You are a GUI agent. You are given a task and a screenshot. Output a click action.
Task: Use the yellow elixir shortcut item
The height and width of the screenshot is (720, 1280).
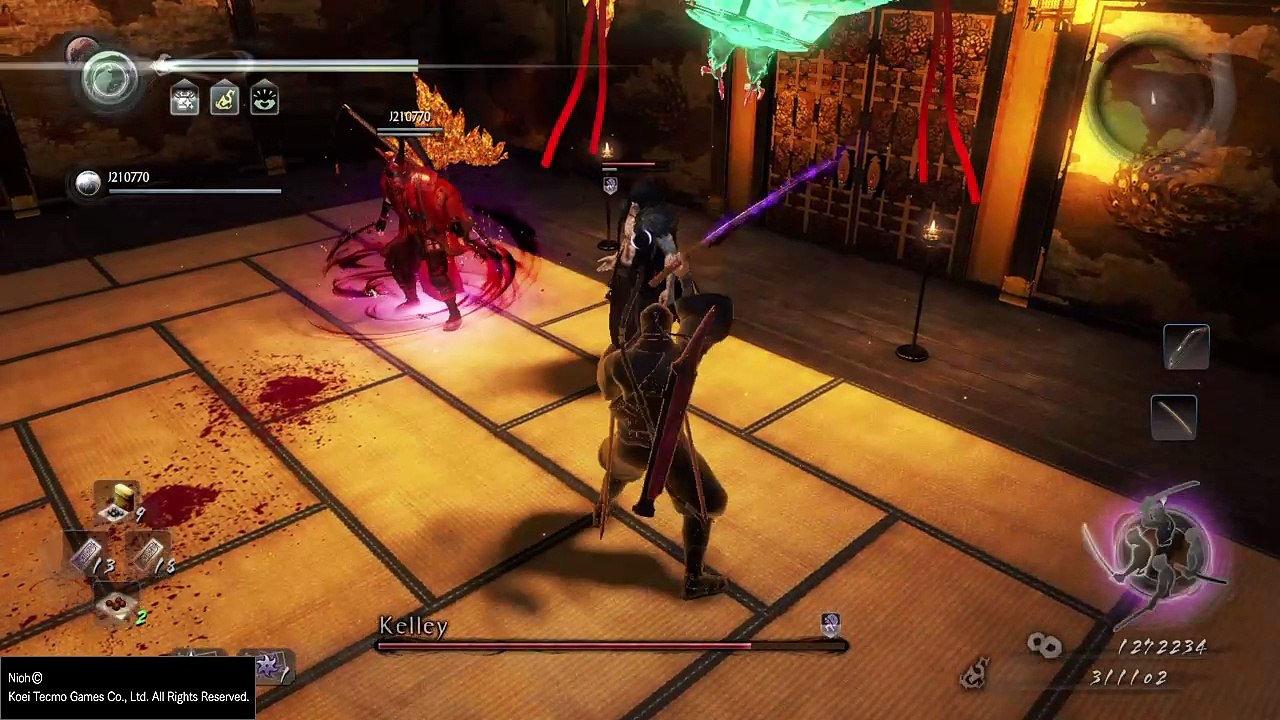click(x=120, y=502)
